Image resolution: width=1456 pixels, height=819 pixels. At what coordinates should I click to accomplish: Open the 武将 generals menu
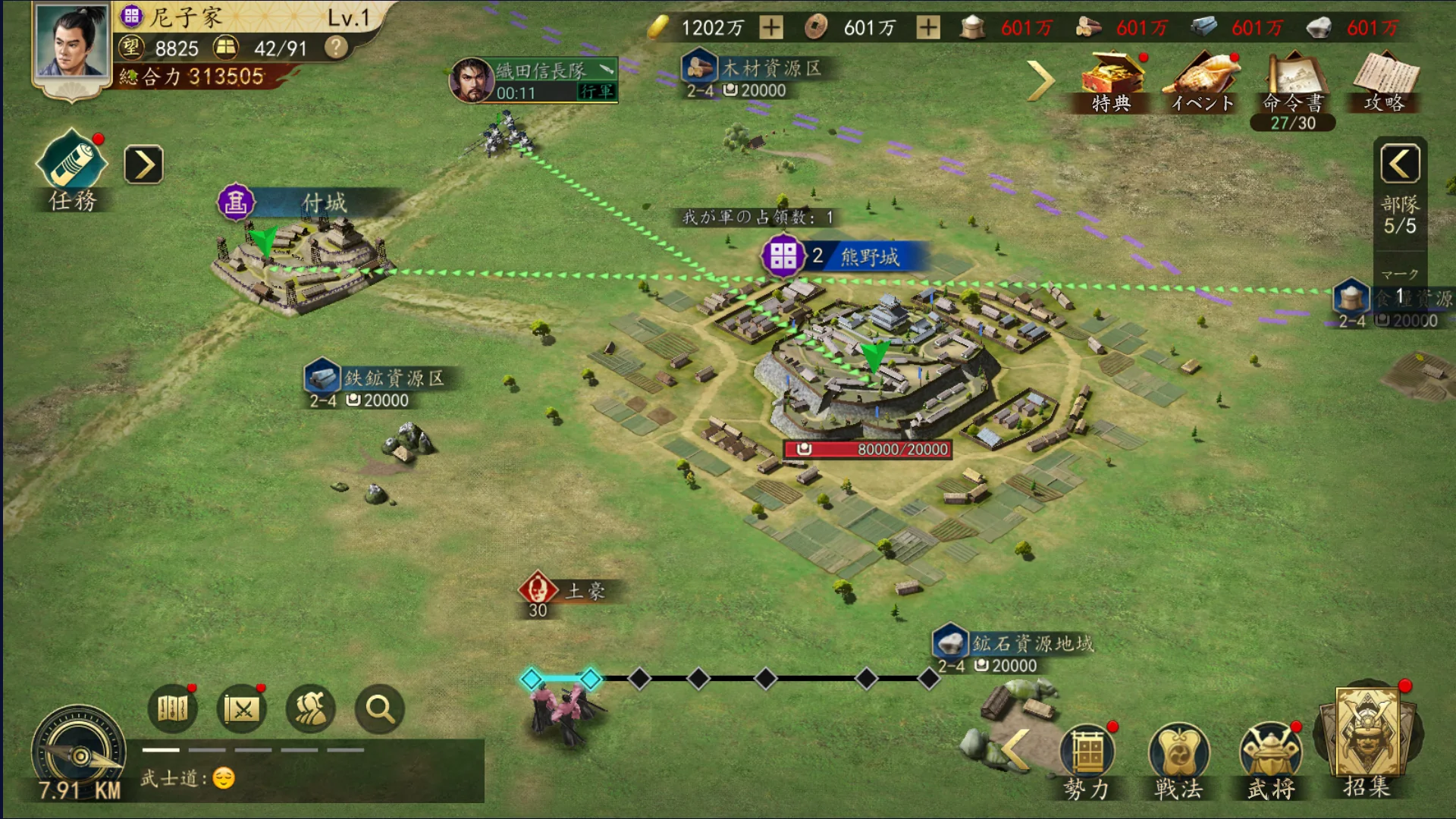click(1271, 759)
